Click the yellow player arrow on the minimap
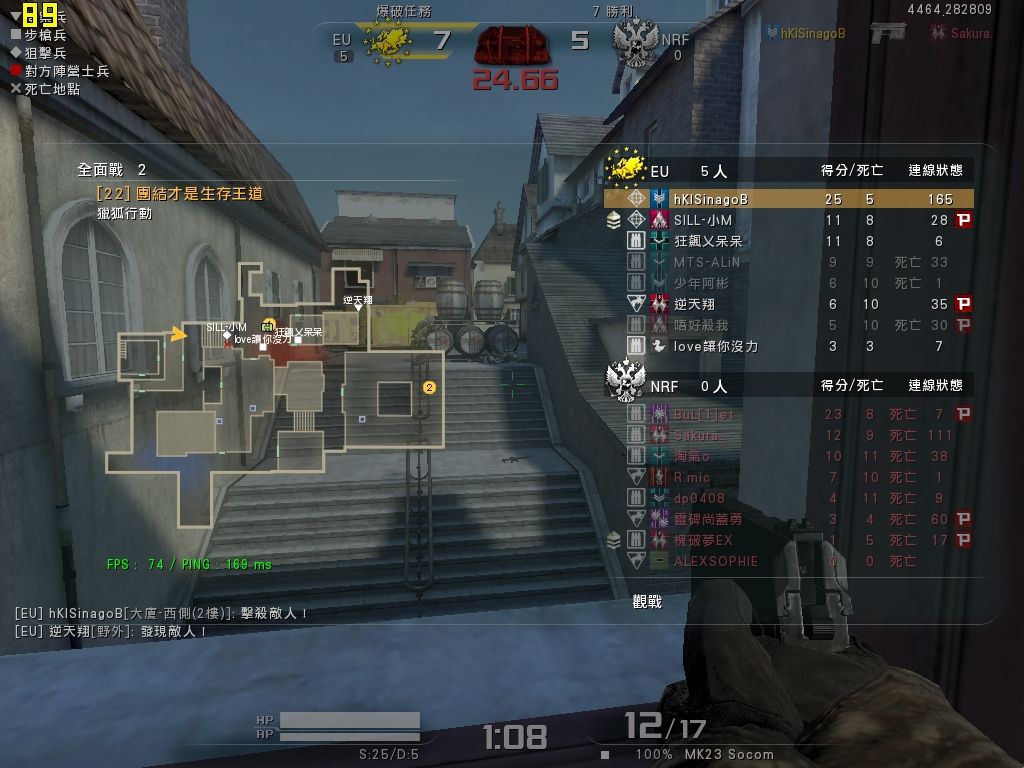The image size is (1024, 768). point(179,334)
